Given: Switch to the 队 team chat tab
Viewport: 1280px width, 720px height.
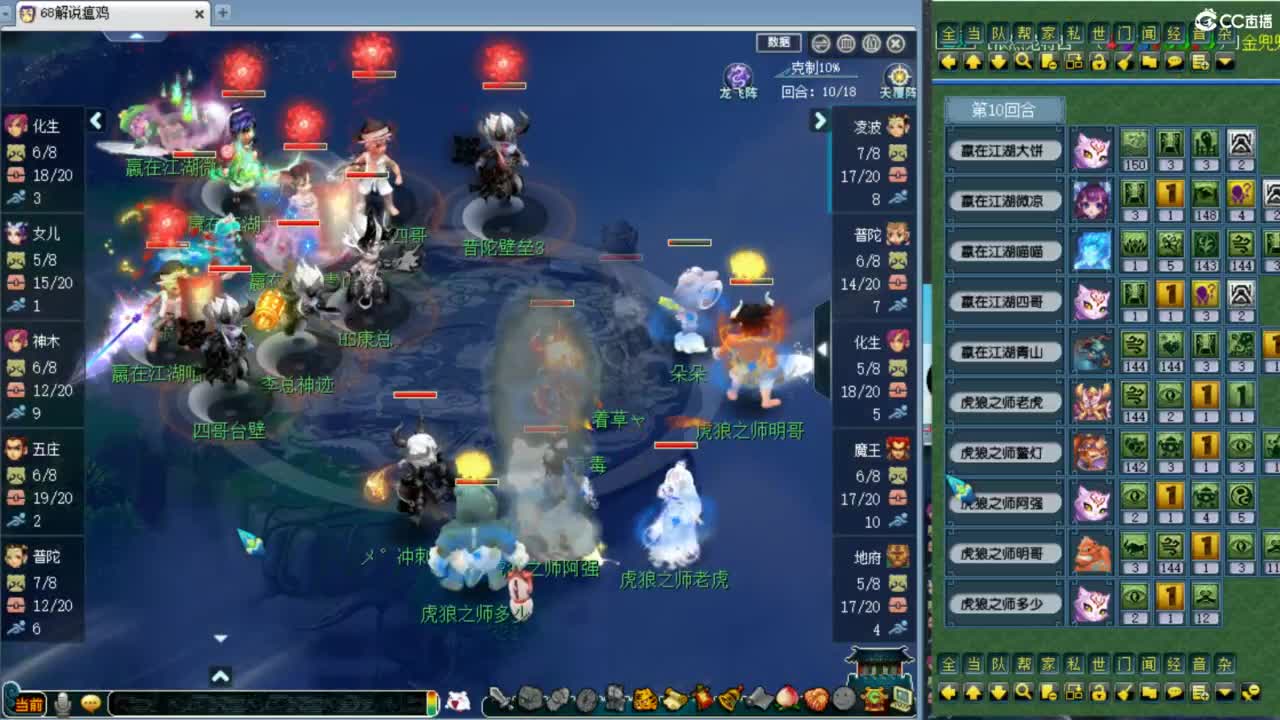Looking at the screenshot, I should tap(997, 34).
